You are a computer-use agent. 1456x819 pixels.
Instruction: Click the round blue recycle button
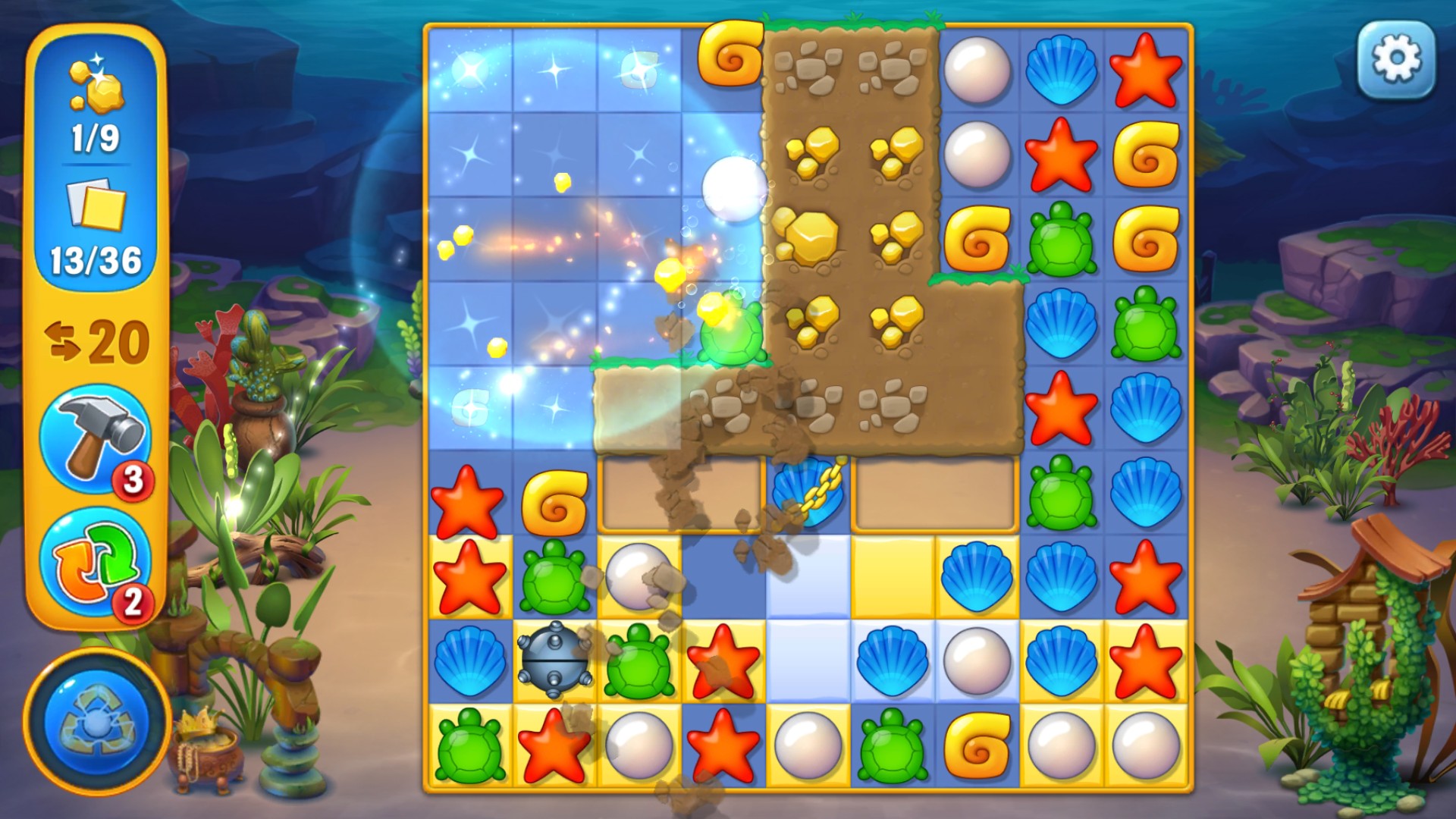[x=96, y=722]
